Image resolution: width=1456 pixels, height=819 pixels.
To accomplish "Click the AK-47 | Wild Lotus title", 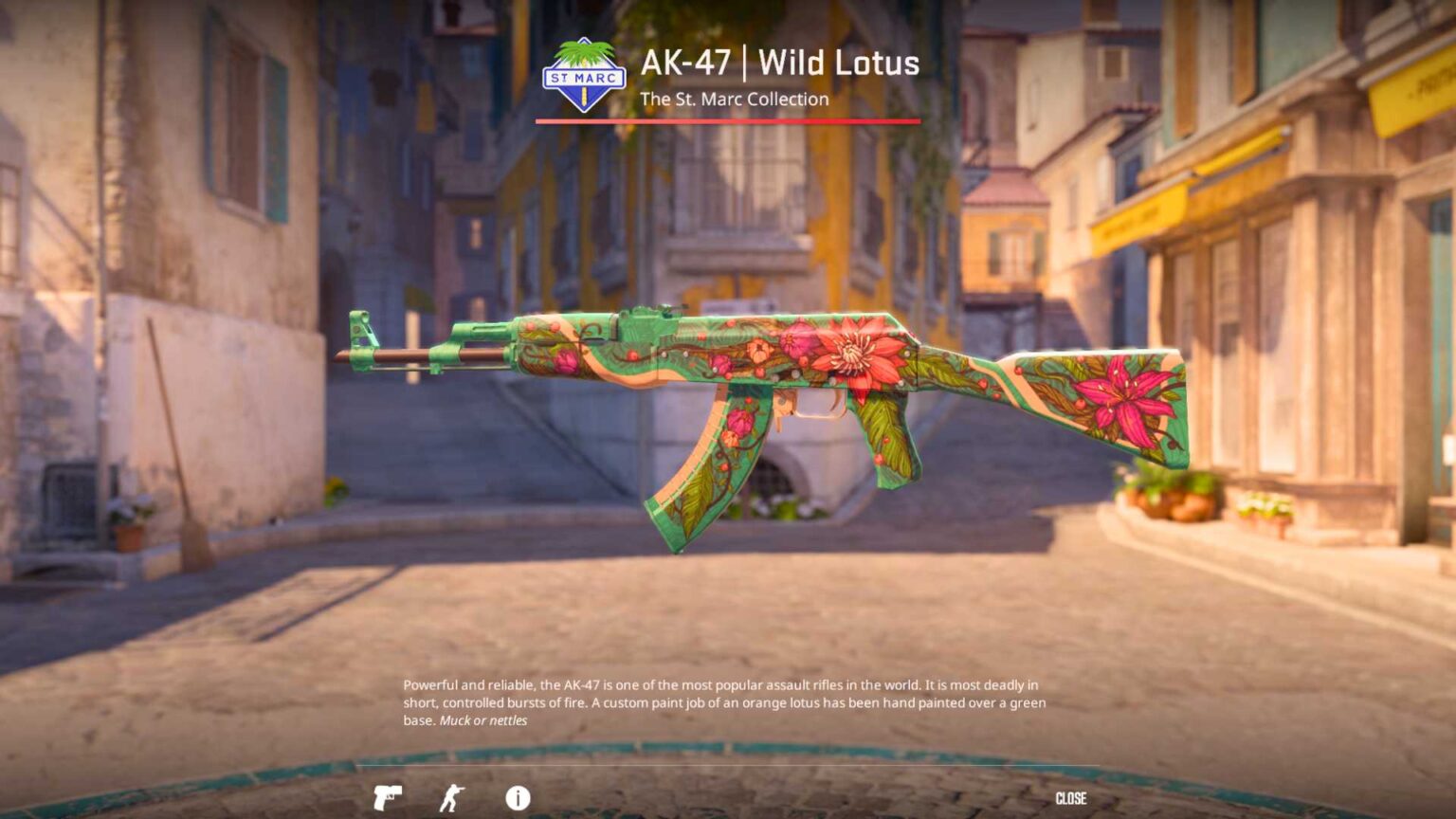I will tap(779, 64).
